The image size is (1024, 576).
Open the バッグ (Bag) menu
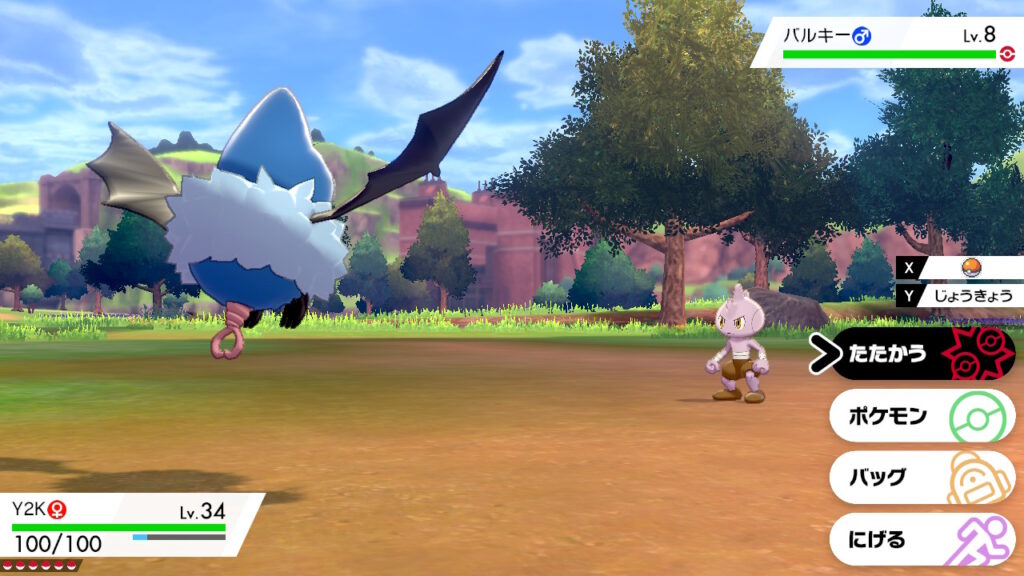pyautogui.click(x=920, y=477)
